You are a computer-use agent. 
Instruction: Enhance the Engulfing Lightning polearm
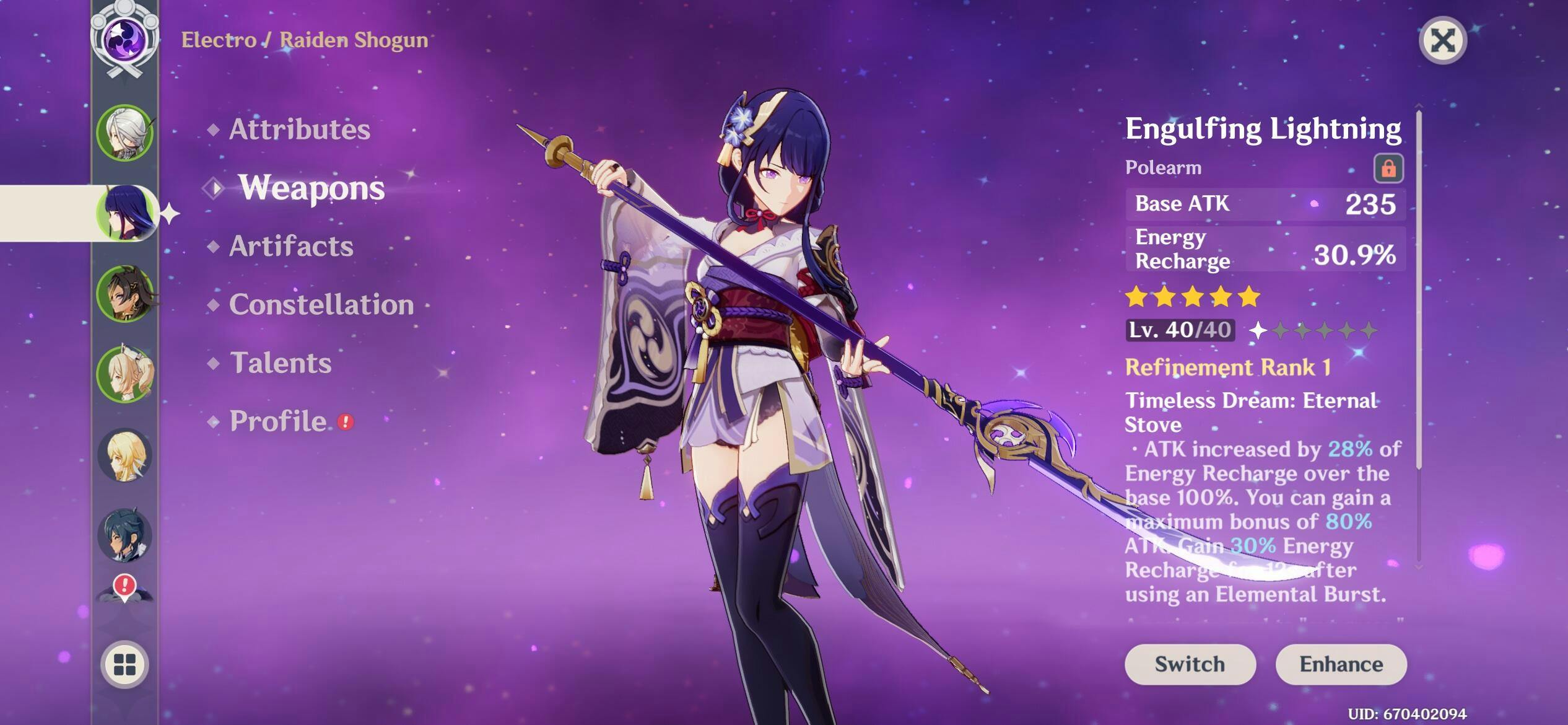coord(1341,664)
